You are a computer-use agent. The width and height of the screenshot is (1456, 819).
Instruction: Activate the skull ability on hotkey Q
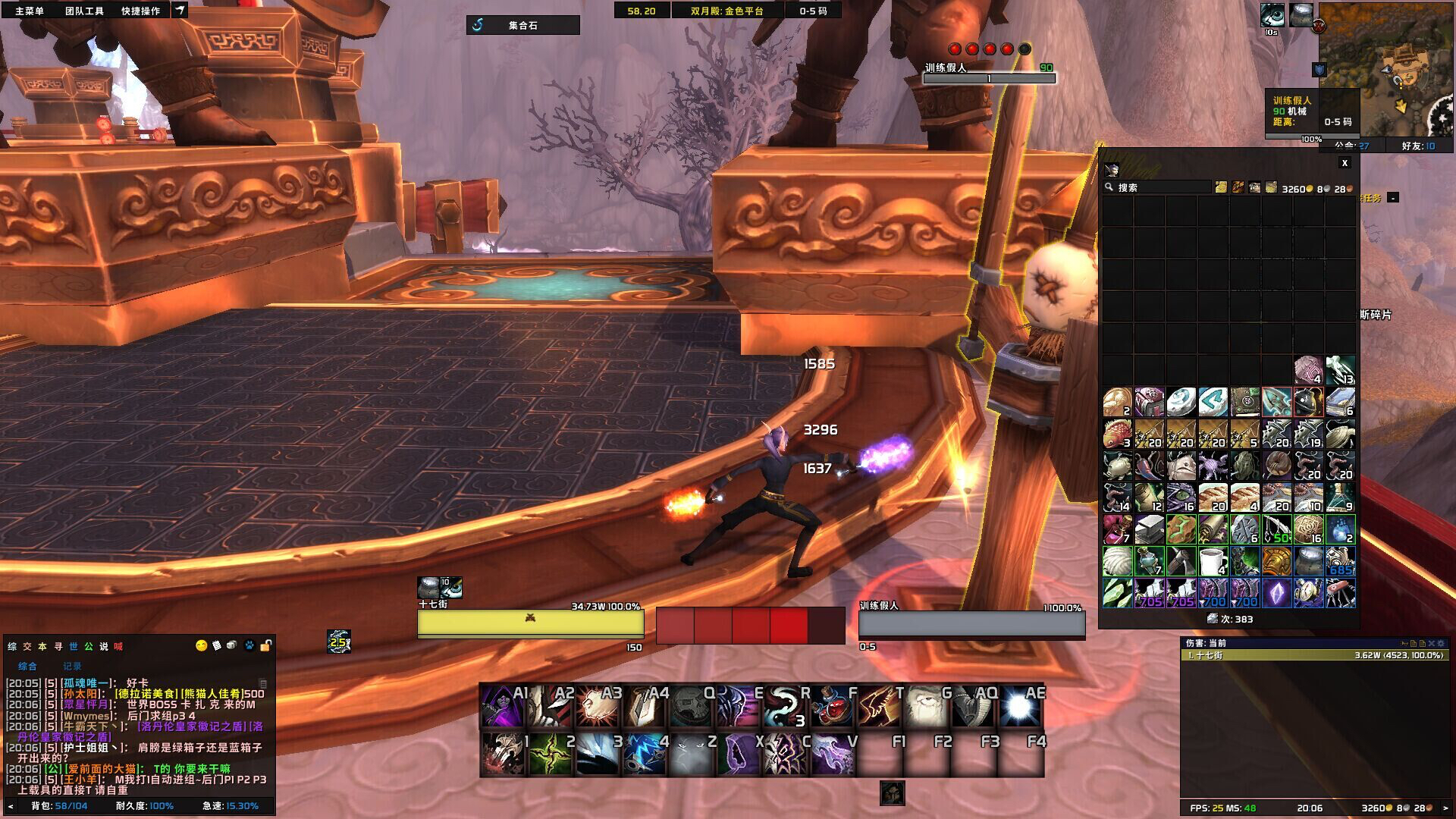point(689,706)
